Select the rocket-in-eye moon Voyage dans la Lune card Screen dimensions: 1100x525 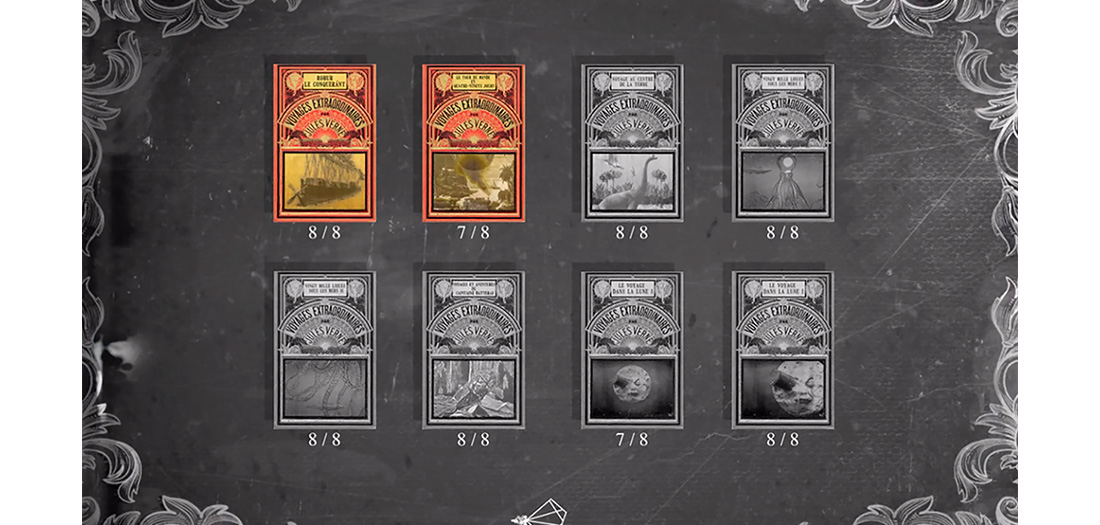click(x=782, y=349)
